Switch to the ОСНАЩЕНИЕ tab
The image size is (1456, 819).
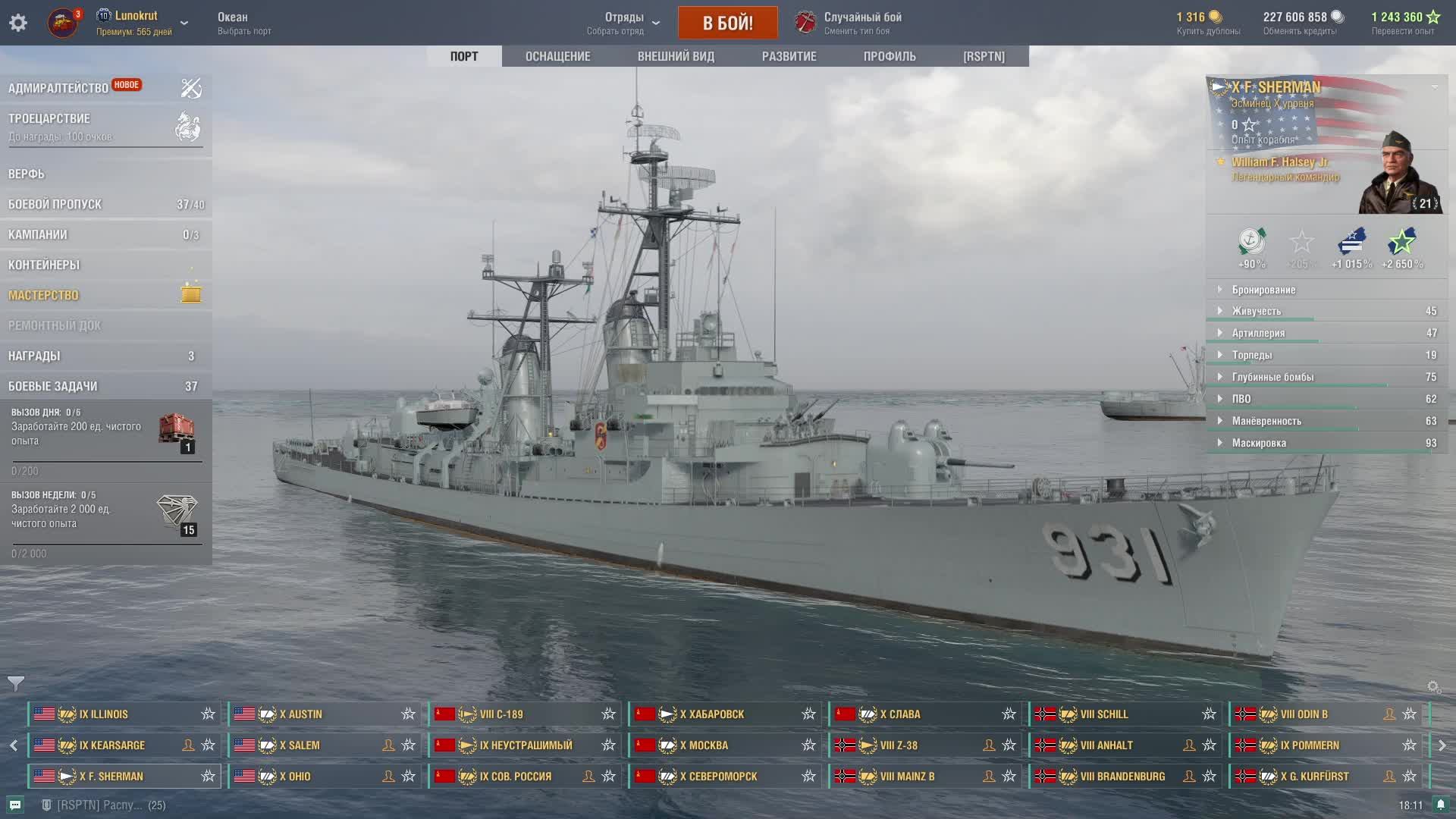coord(557,56)
